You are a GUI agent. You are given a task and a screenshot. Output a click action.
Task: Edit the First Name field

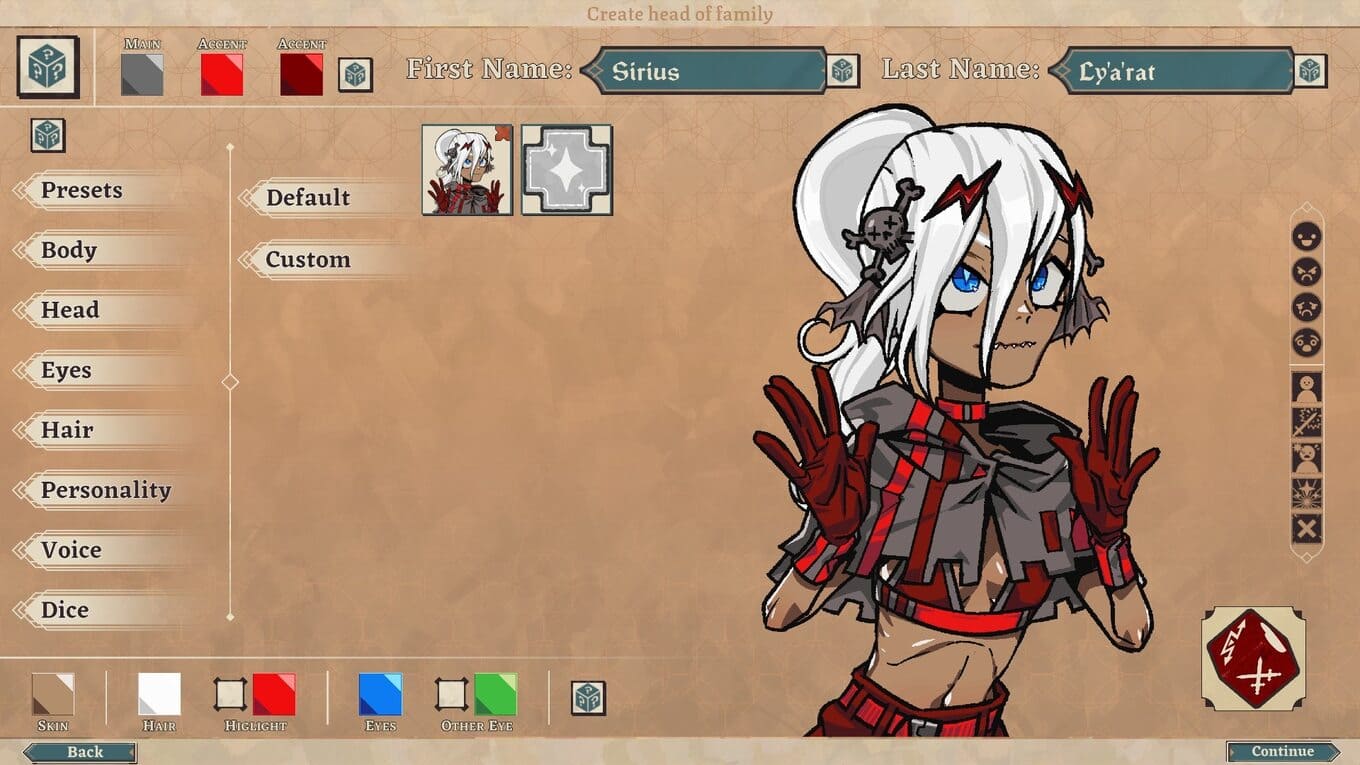click(x=710, y=72)
